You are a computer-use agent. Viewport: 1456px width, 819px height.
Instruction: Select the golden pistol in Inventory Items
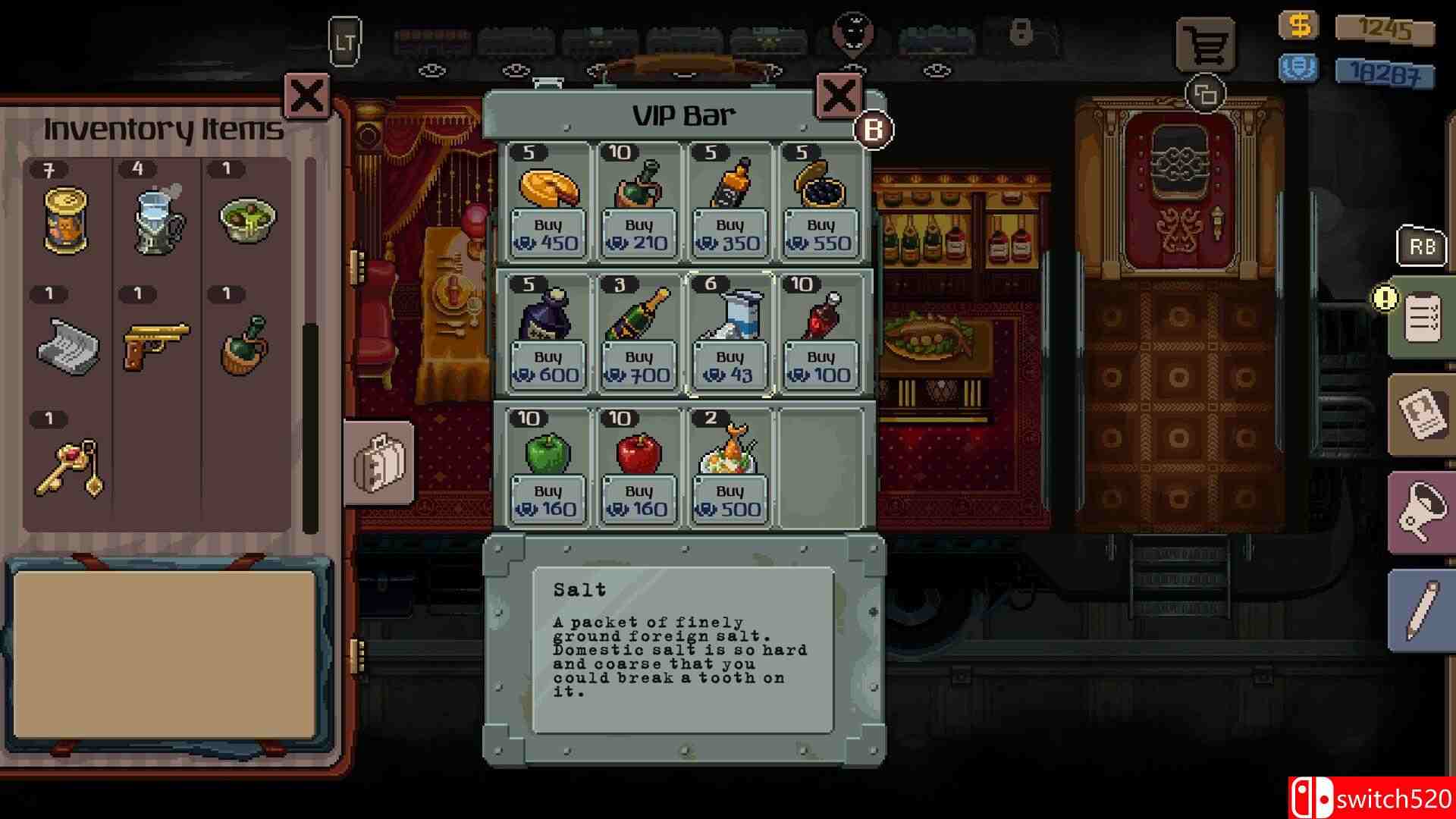point(157,345)
